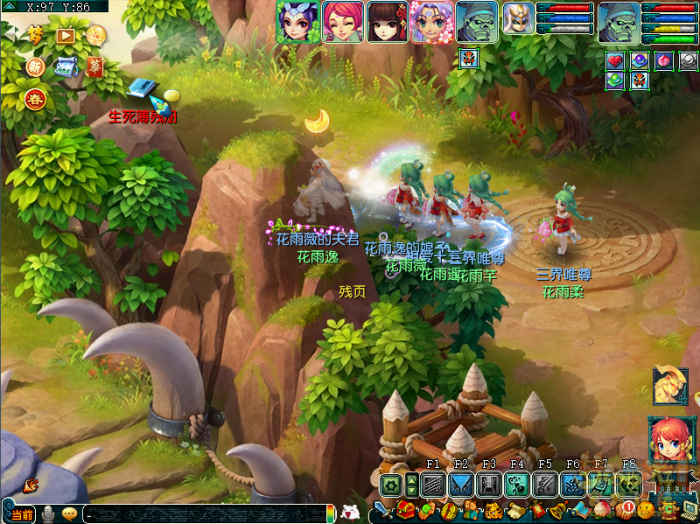This screenshot has height=524, width=700.
Task: Activate the F6 blue skill slot
Action: 573,485
